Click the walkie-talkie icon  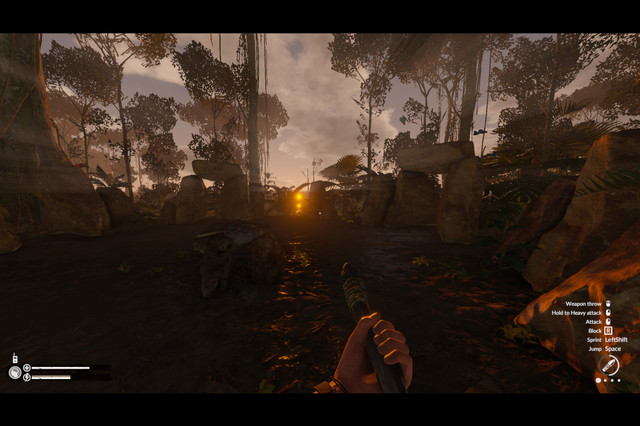point(14,357)
